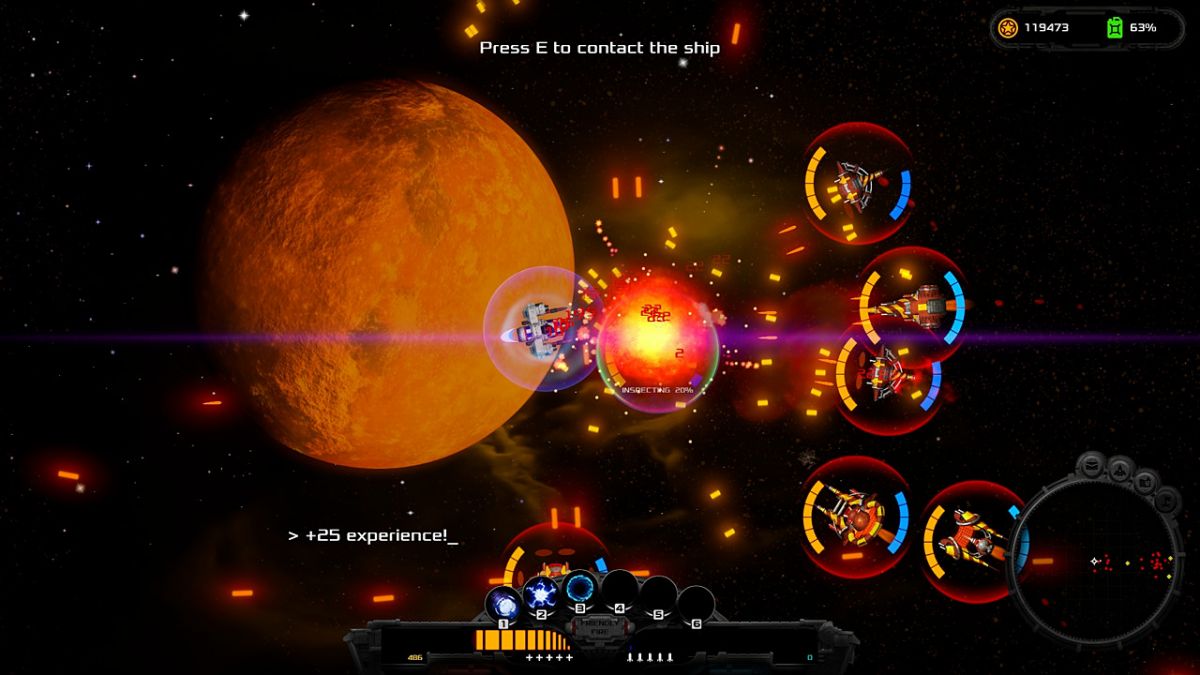Select the ship icon above the radar
1200x675 pixels.
[1120, 466]
